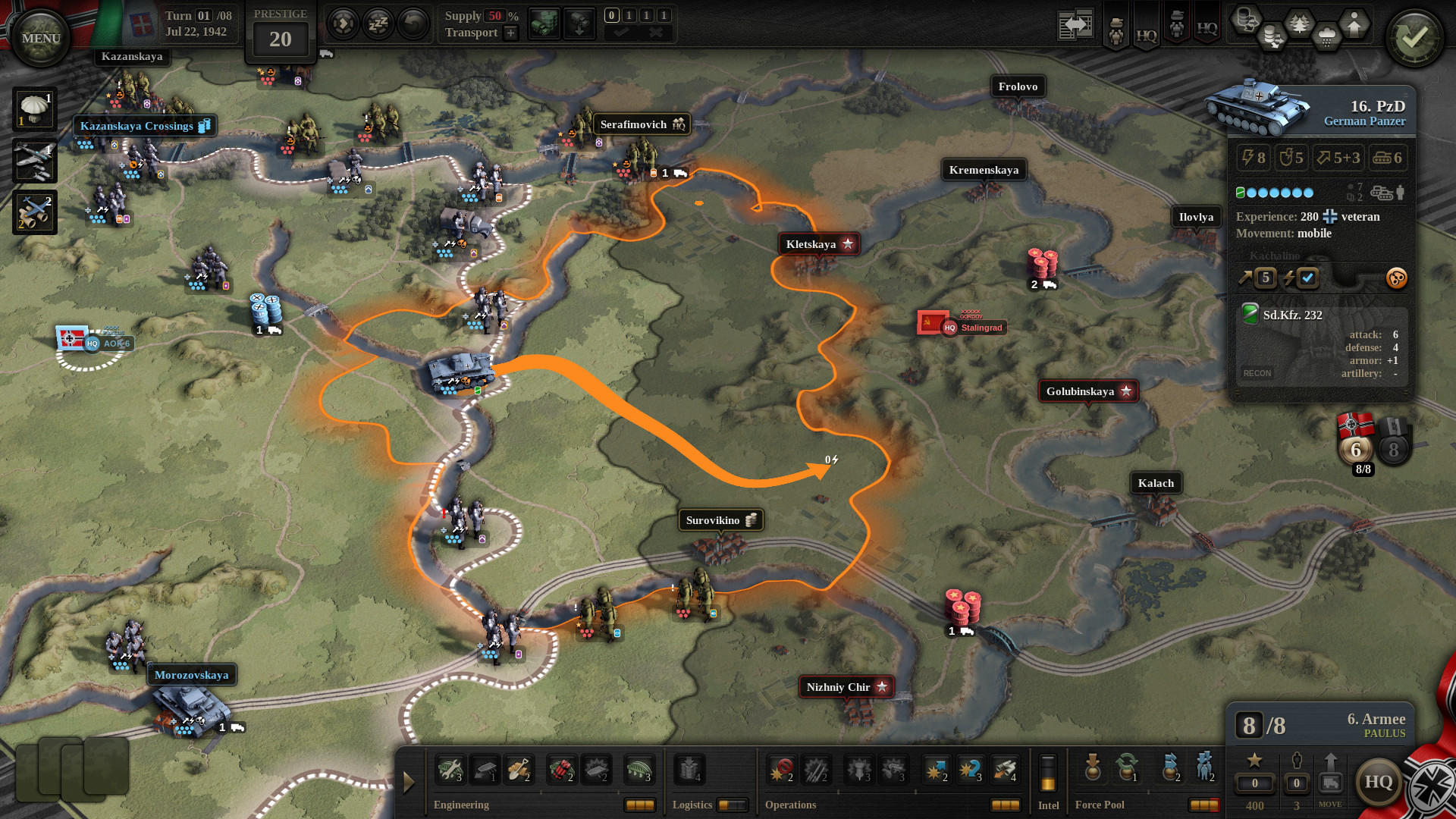The width and height of the screenshot is (1456, 819).
Task: Open the supply dump icon under Logistics
Action: pos(689,769)
